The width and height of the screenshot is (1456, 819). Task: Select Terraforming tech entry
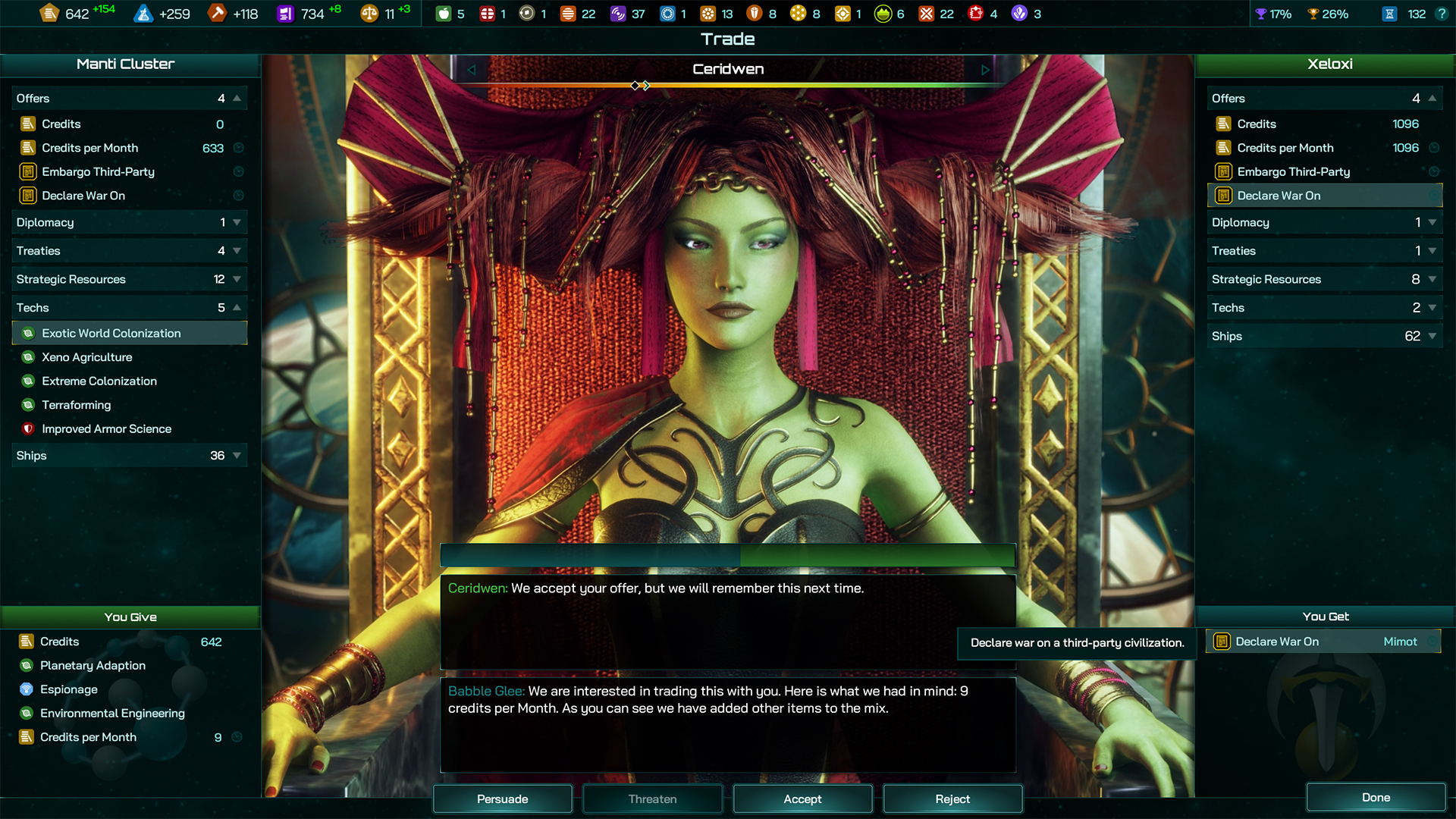77,405
